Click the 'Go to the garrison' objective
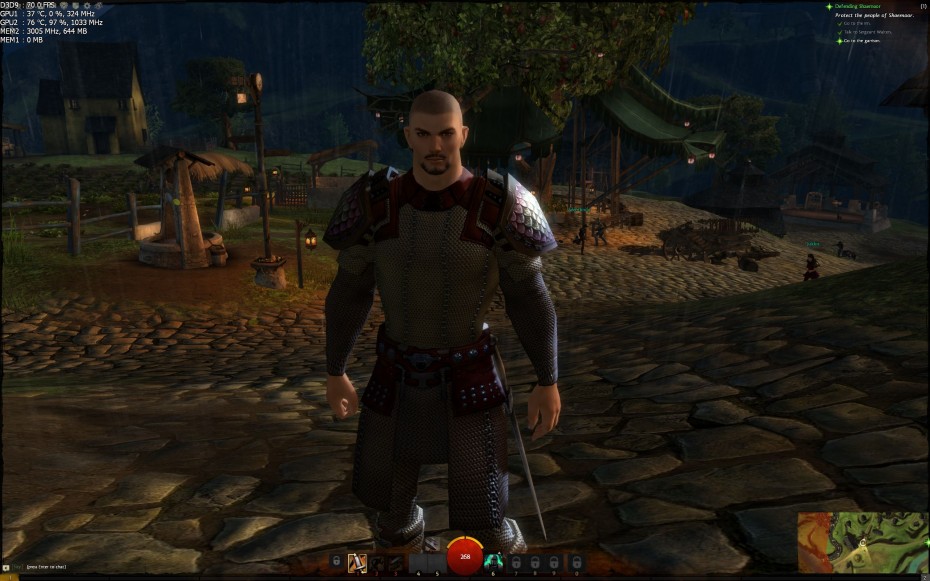Image resolution: width=930 pixels, height=581 pixels. (863, 41)
